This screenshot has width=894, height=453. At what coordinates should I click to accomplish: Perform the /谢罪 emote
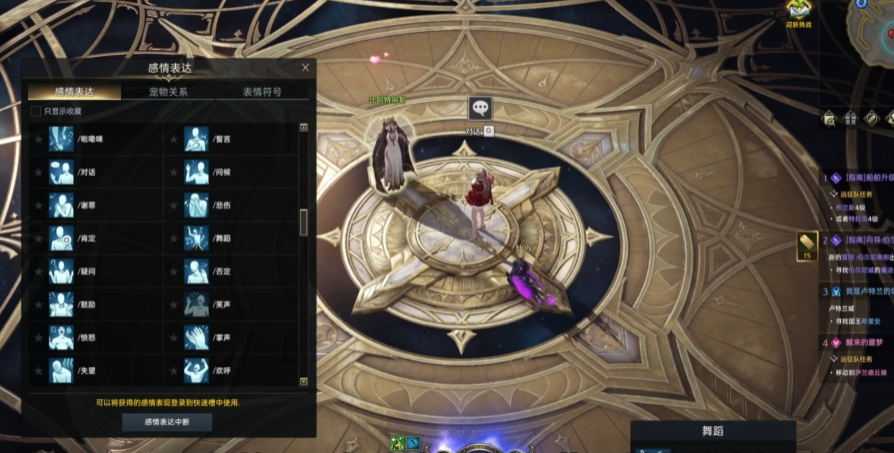click(x=62, y=205)
